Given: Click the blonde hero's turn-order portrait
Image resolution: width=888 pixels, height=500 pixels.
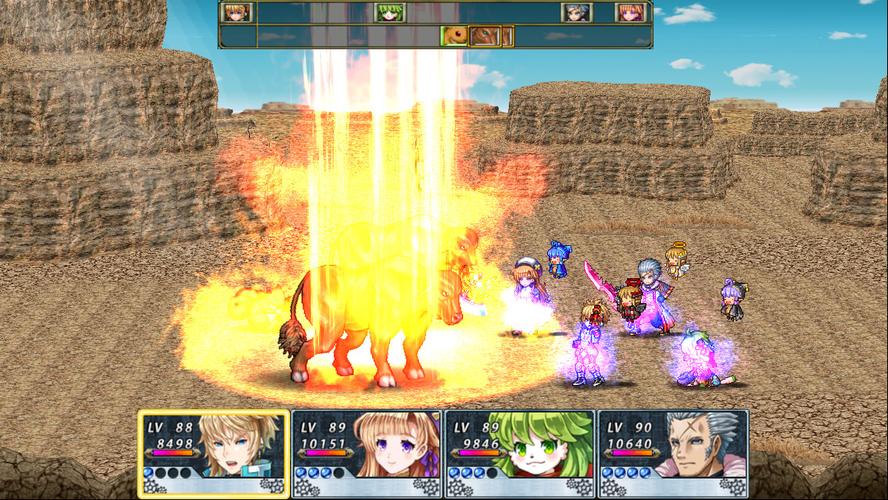Looking at the screenshot, I should (x=237, y=13).
